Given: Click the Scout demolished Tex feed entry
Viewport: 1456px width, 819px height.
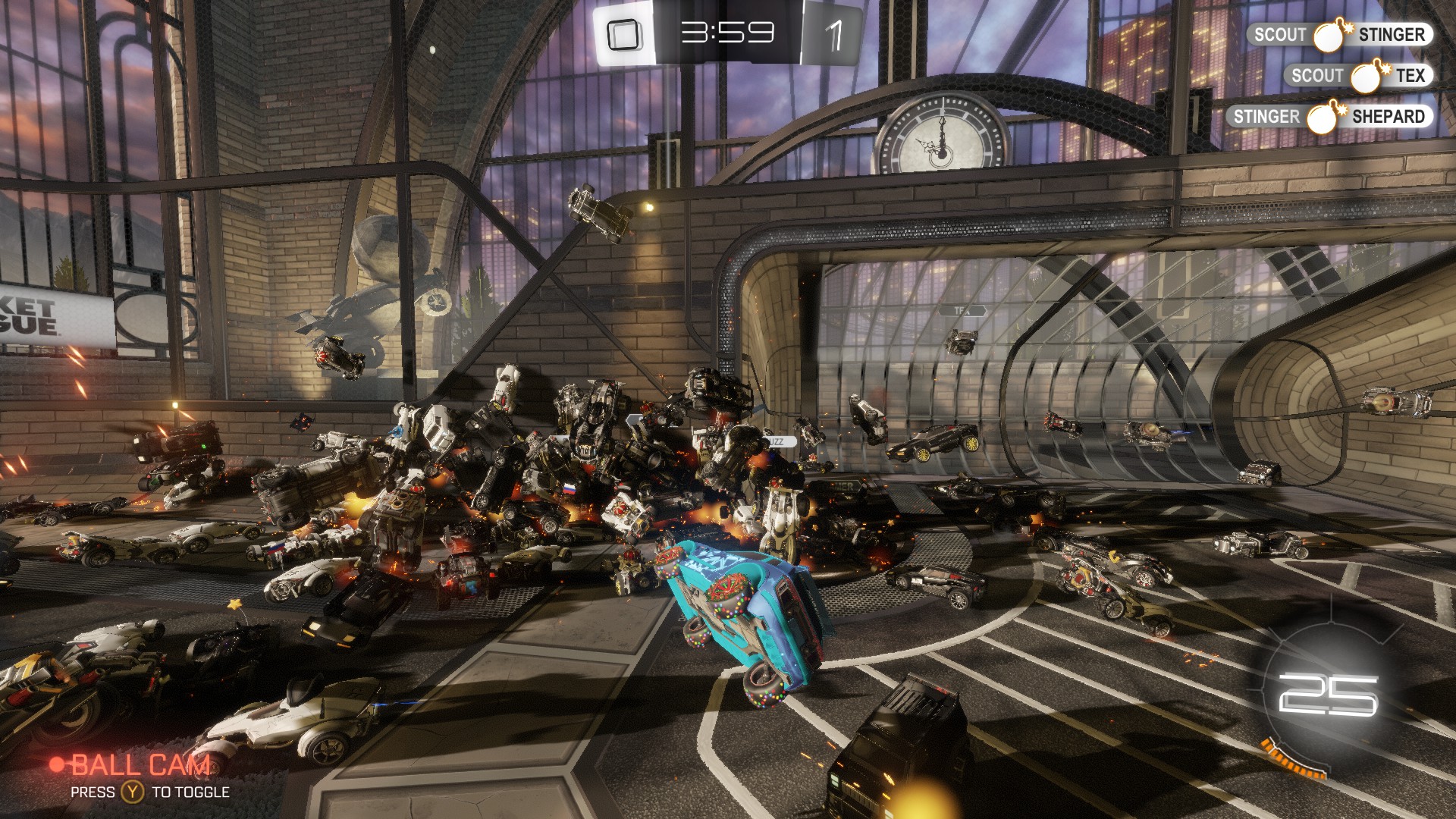Looking at the screenshot, I should [x=1357, y=76].
